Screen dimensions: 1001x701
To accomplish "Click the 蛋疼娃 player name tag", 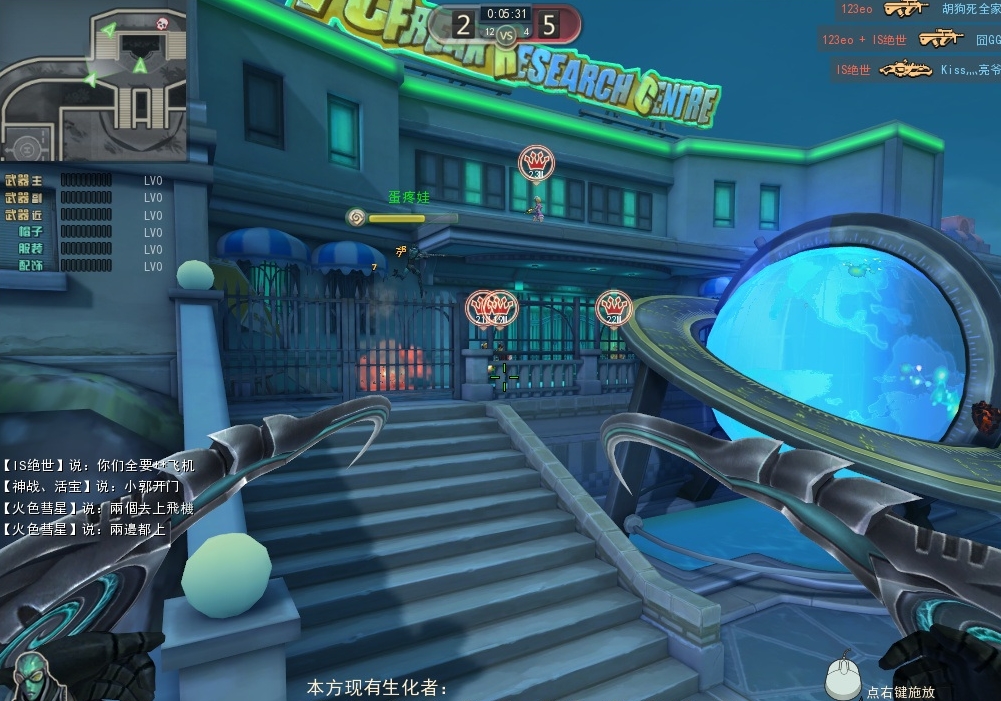I will coord(408,198).
